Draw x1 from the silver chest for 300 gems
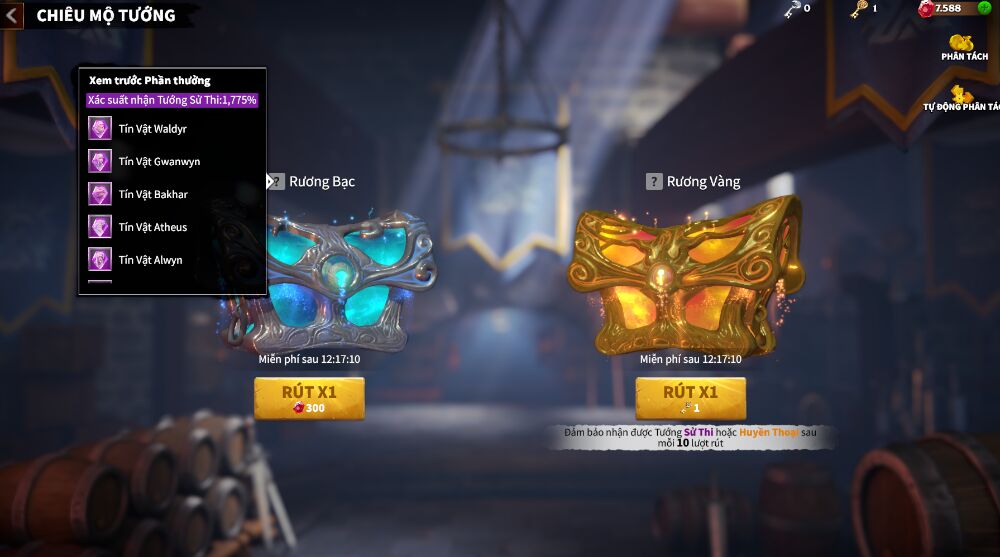This screenshot has height=557, width=1000. click(309, 398)
